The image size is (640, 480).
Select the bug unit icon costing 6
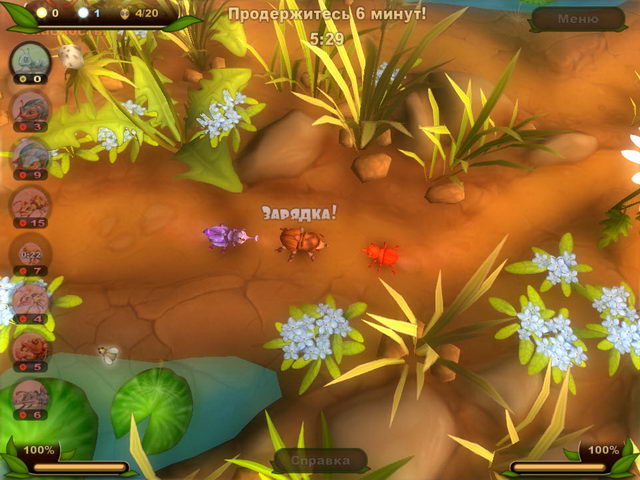[x=30, y=395]
